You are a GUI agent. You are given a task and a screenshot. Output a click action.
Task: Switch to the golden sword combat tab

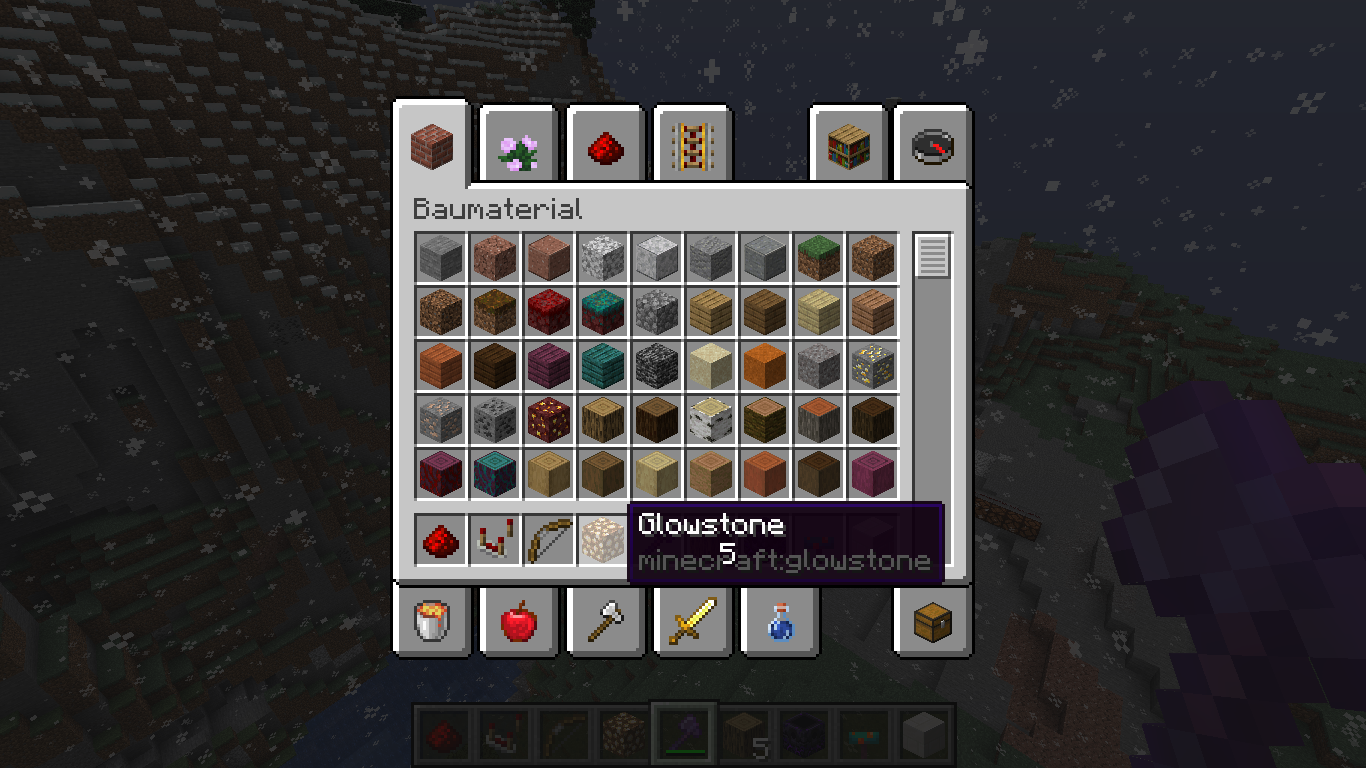[691, 621]
